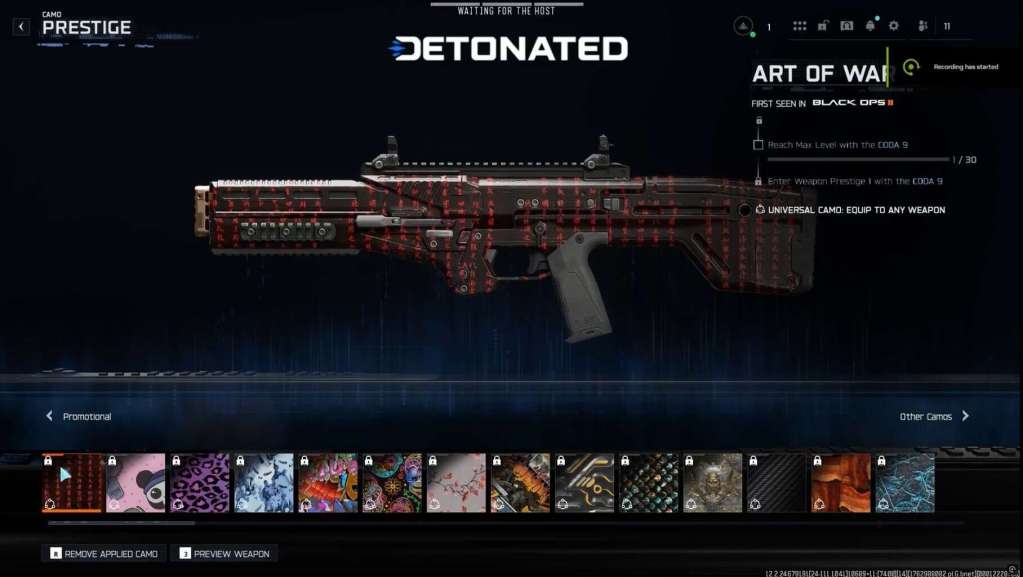Remove the applied camo
The image size is (1023, 577).
click(x=104, y=553)
